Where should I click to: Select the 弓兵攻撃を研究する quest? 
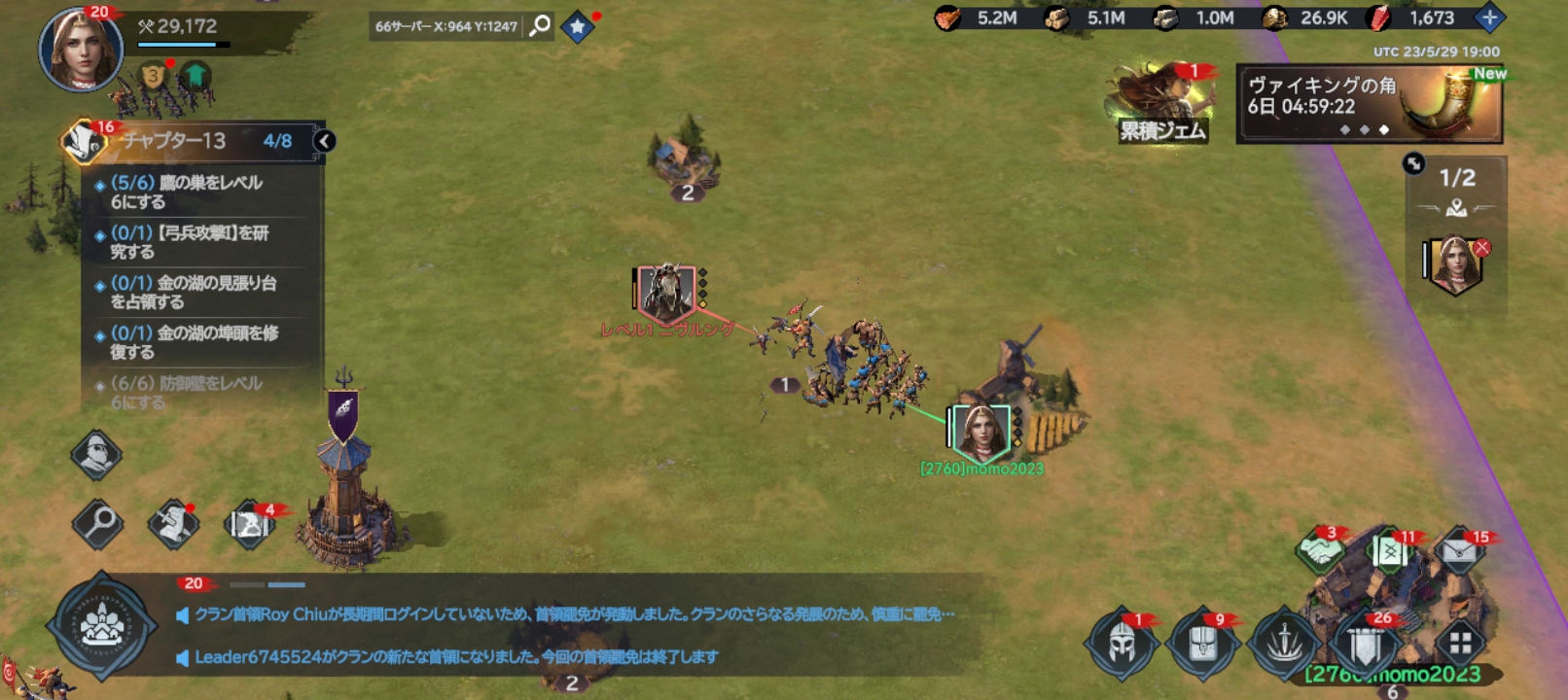click(199, 242)
